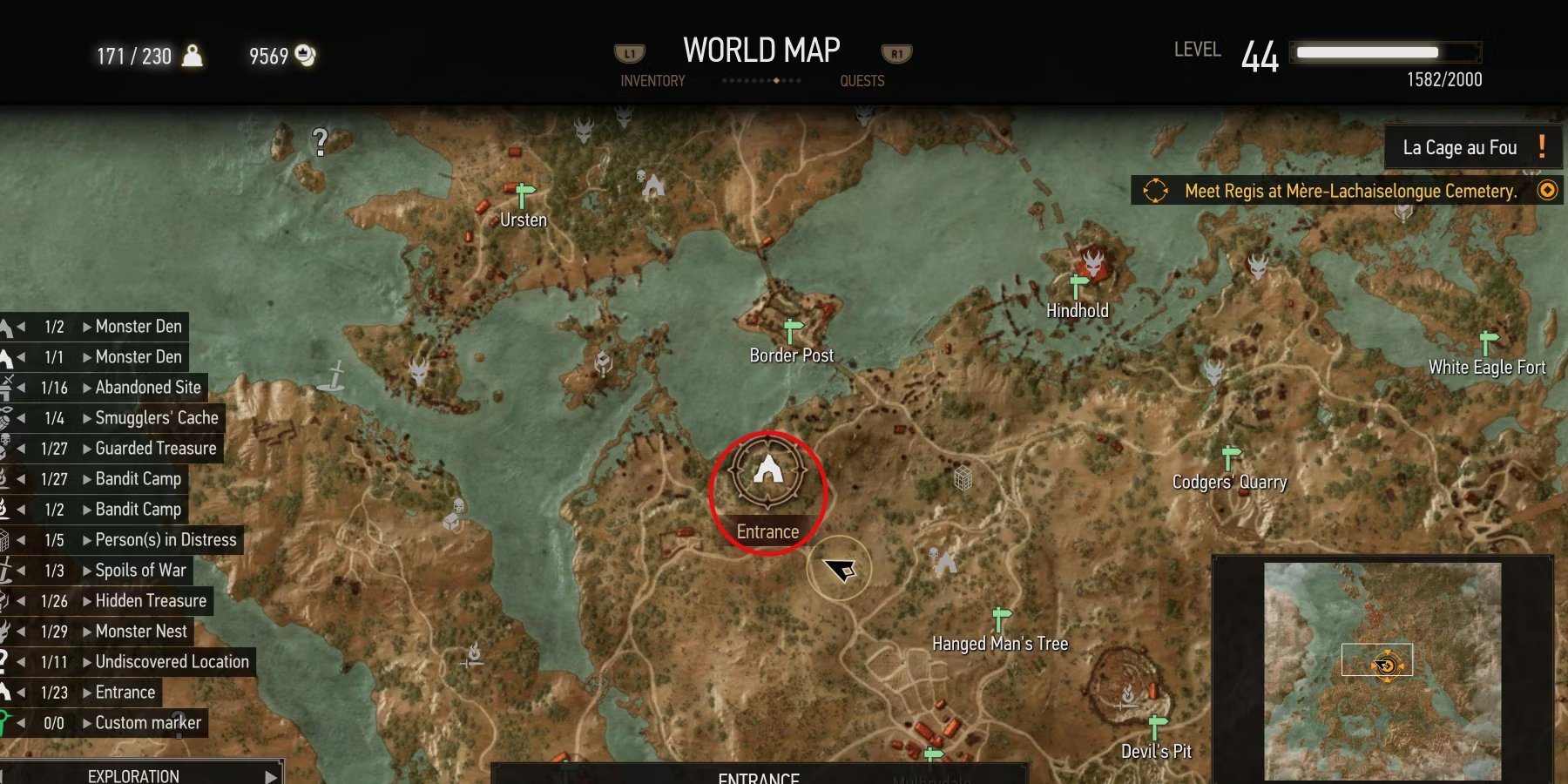Select the Hindhold signpost icon
This screenshot has width=1568, height=784.
click(x=1077, y=285)
